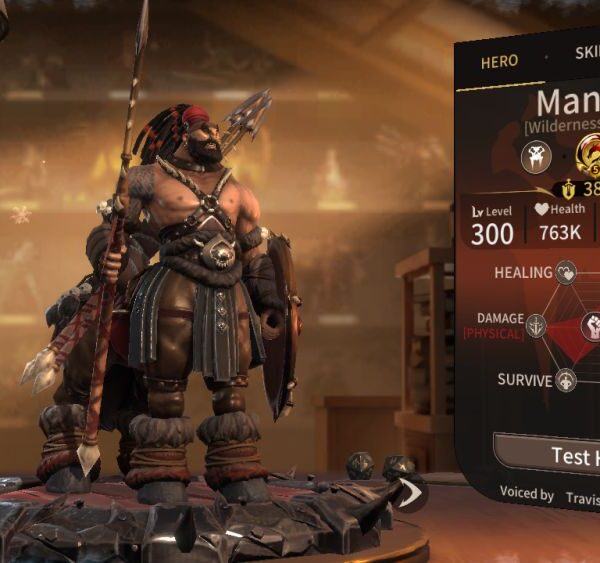Tap the gold class badge icon
Image resolution: width=600 pixels, height=563 pixels.
tap(590, 152)
